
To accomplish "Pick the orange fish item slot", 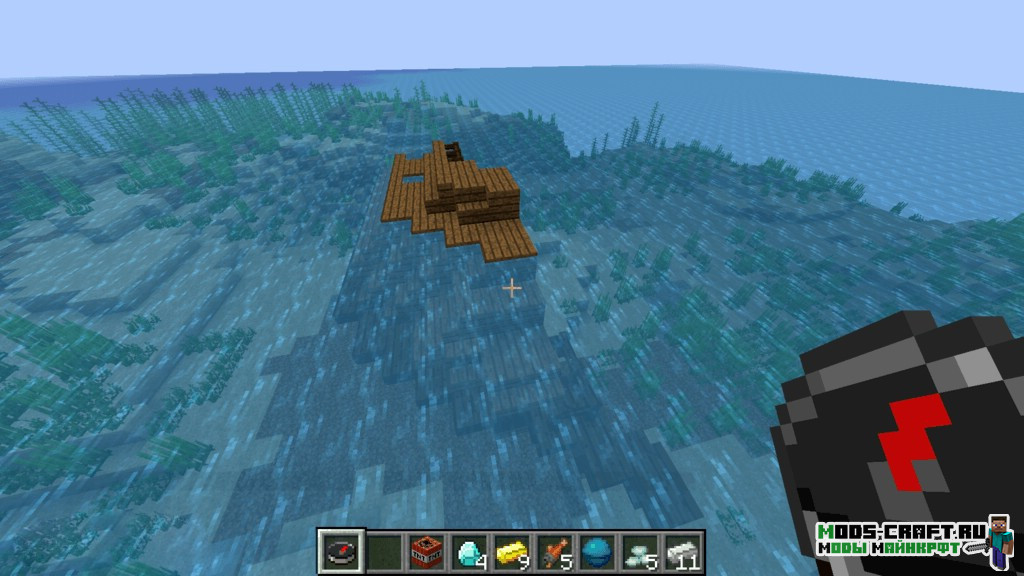I will (x=553, y=551).
